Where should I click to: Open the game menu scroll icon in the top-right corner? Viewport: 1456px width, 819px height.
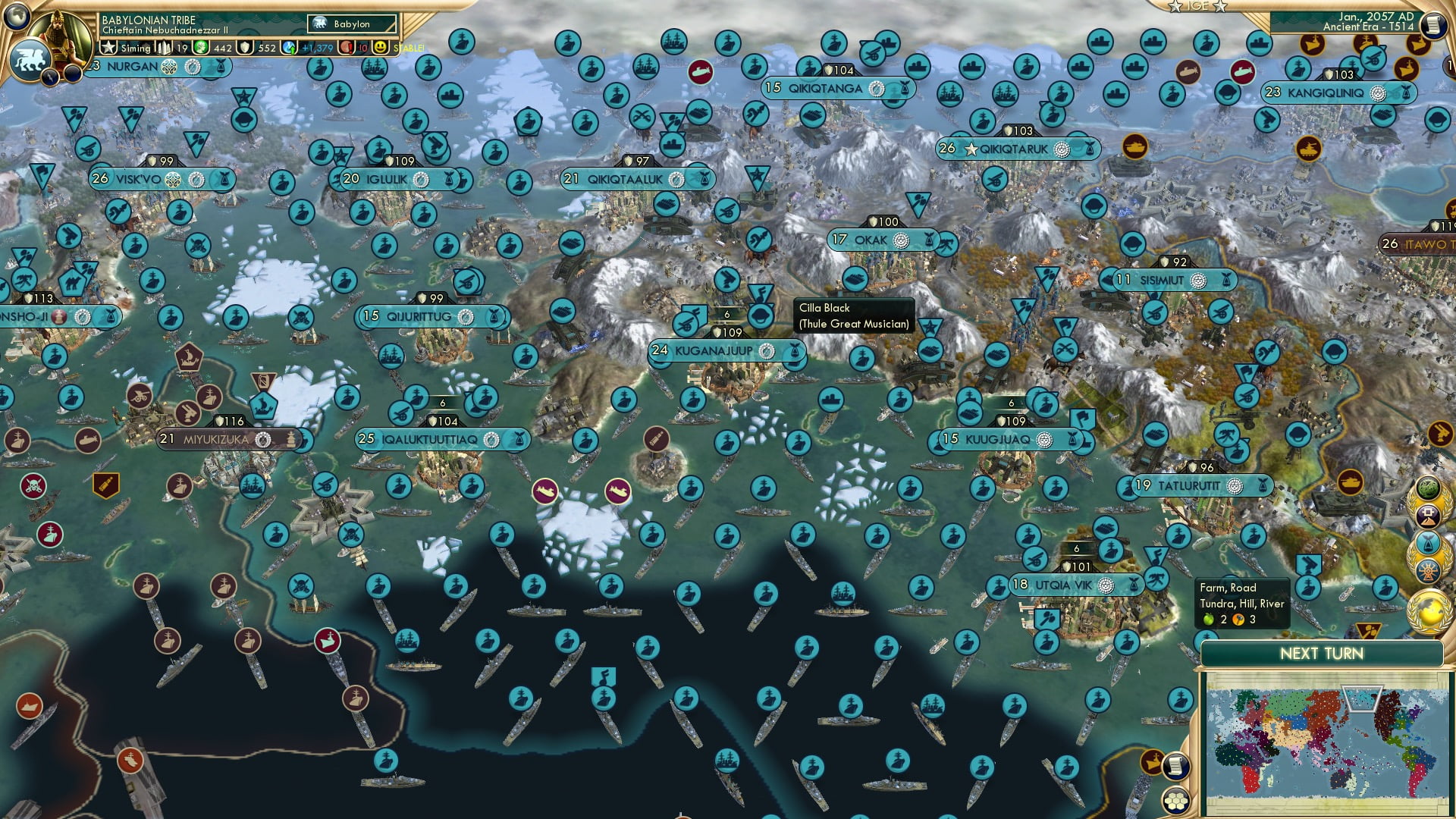point(1432,24)
